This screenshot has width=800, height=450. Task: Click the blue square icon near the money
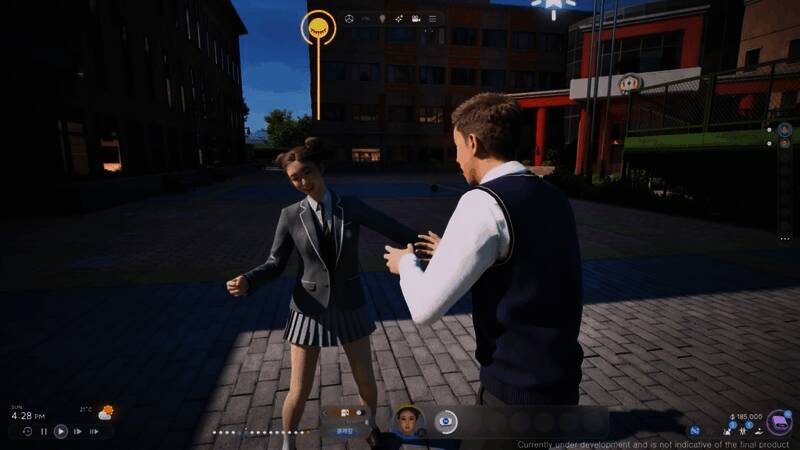pyautogui.click(x=694, y=430)
